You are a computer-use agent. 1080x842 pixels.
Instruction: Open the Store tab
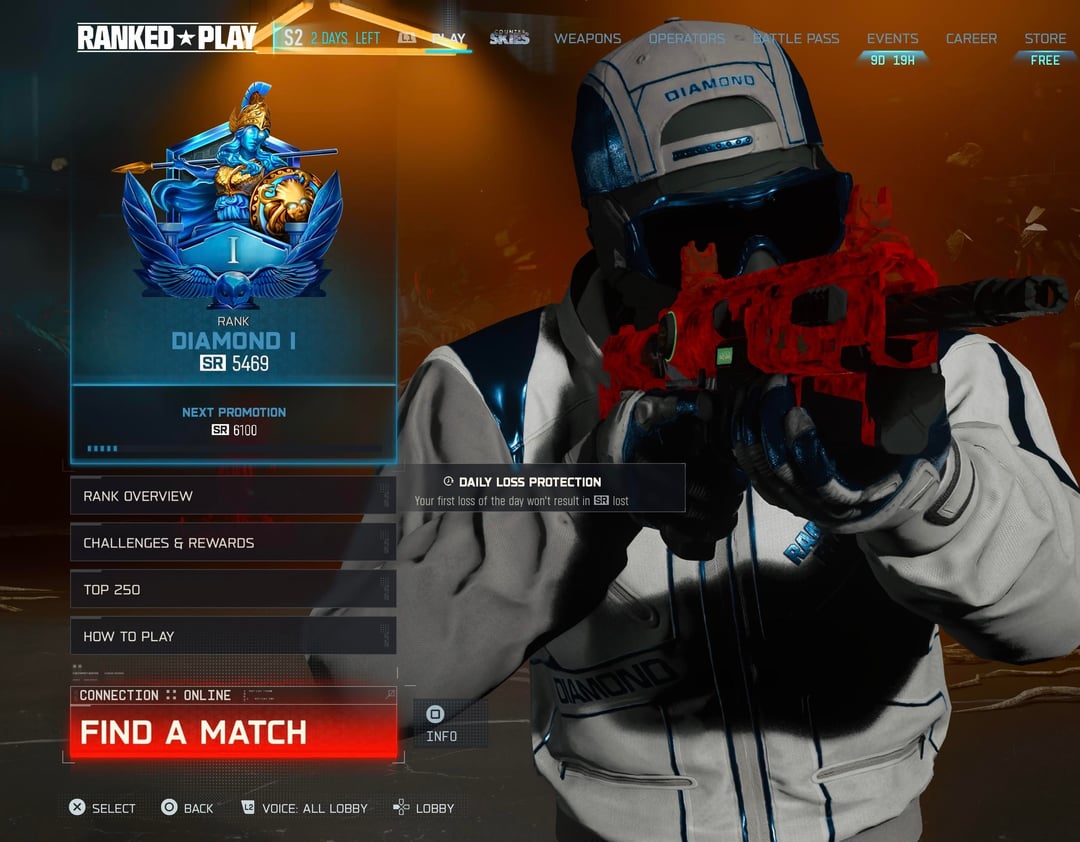click(1045, 39)
